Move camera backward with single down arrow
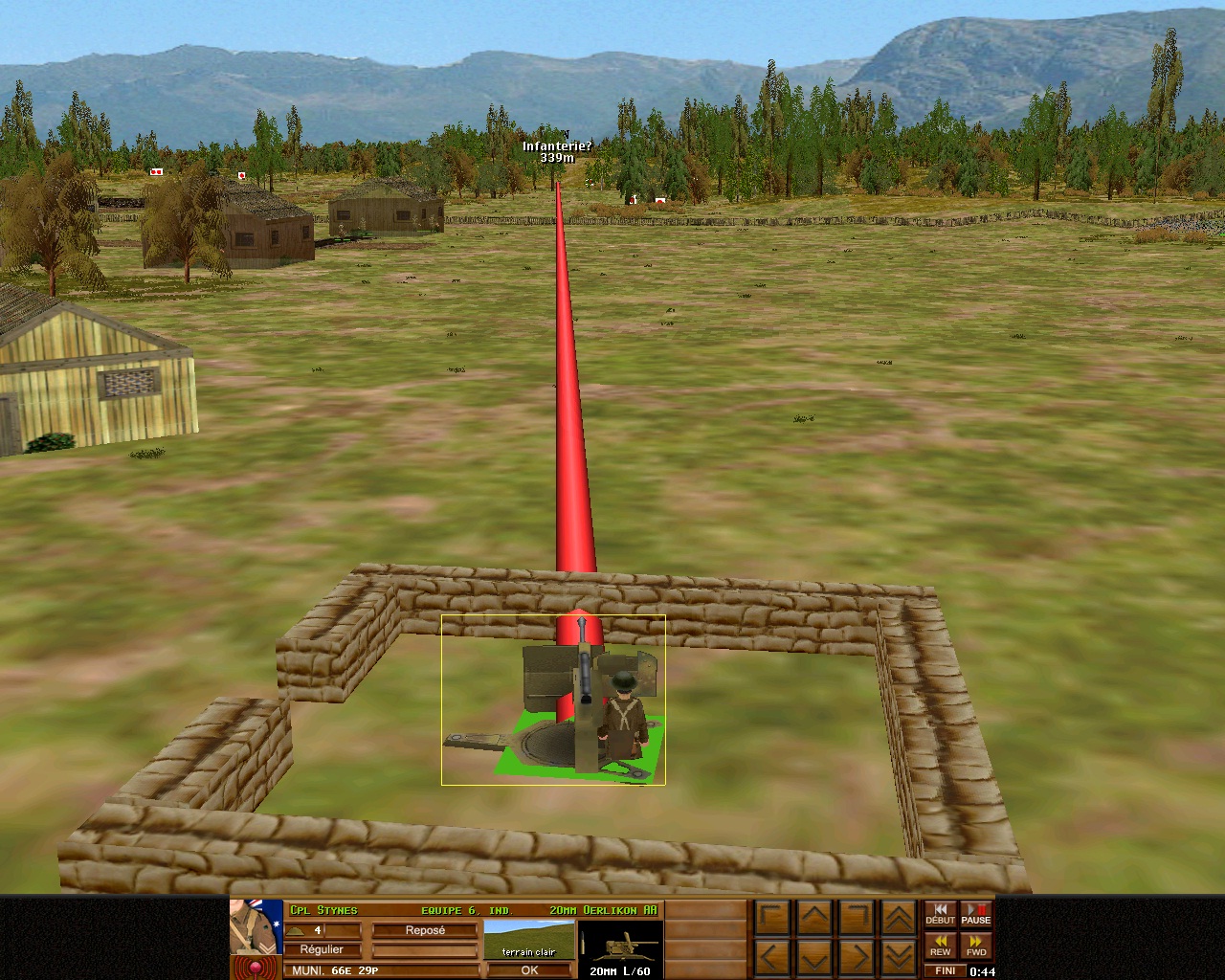 tap(814, 956)
